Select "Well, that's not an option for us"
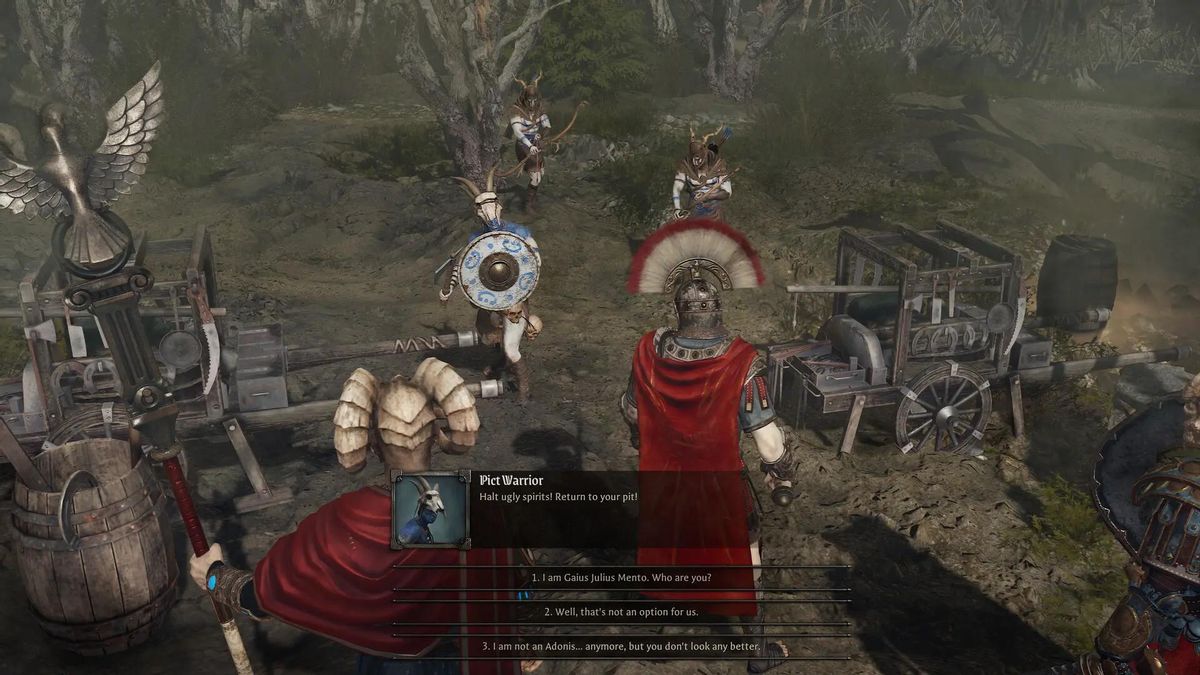The image size is (1200, 675). click(621, 612)
